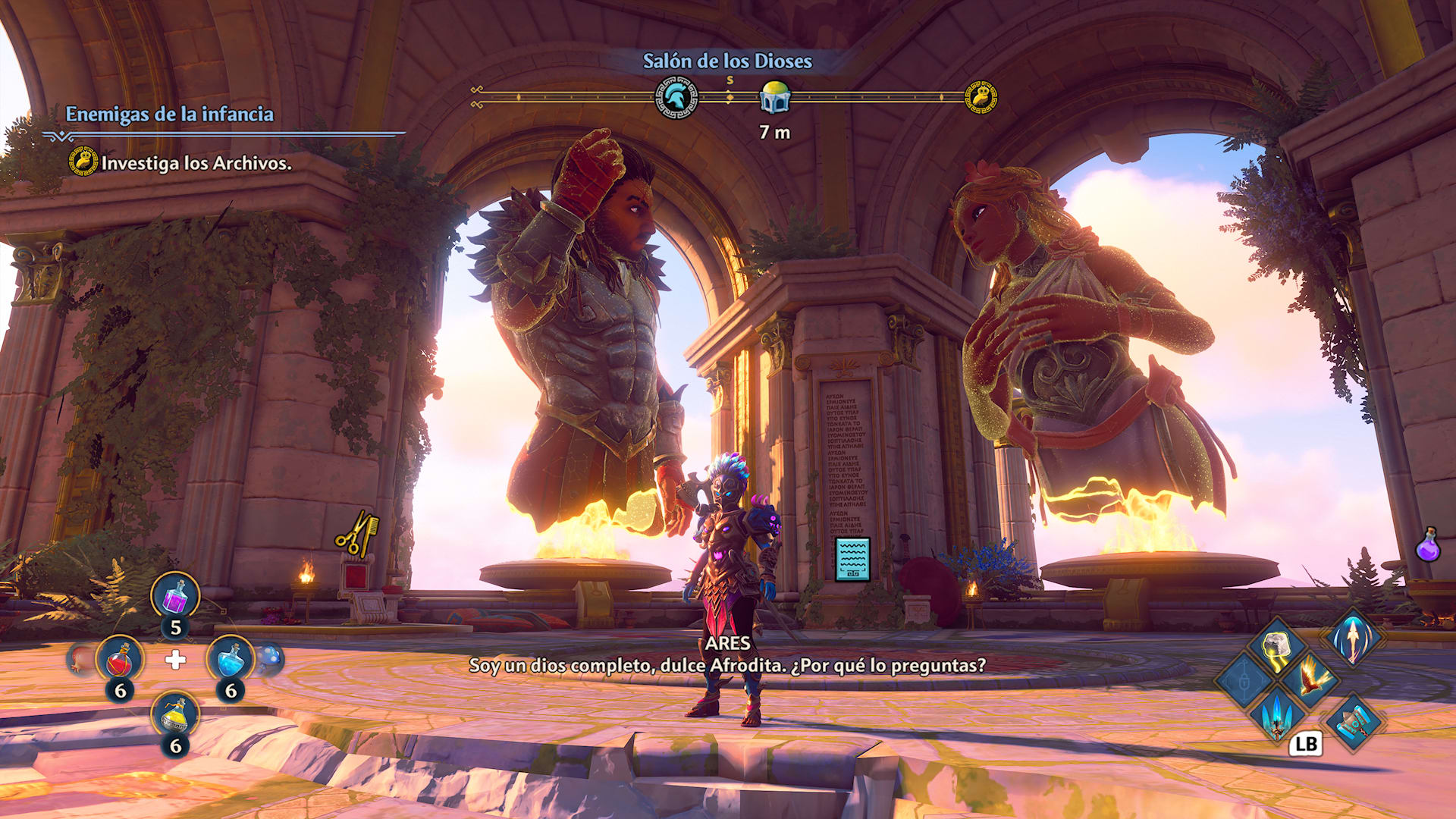Select the Enemigas de la infancia quest tracker

(169, 115)
